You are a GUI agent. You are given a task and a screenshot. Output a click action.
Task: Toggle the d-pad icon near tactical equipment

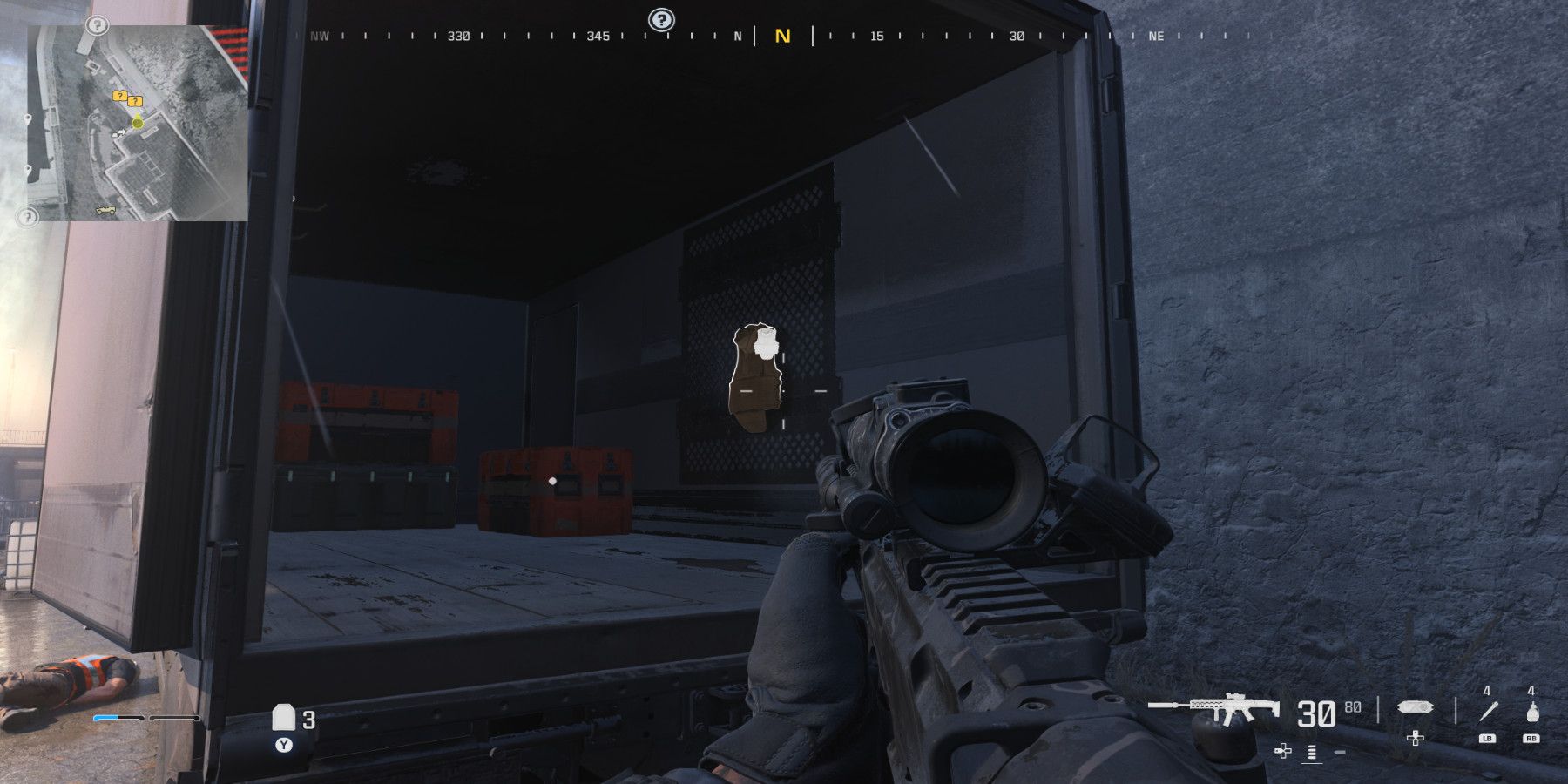click(x=1416, y=739)
